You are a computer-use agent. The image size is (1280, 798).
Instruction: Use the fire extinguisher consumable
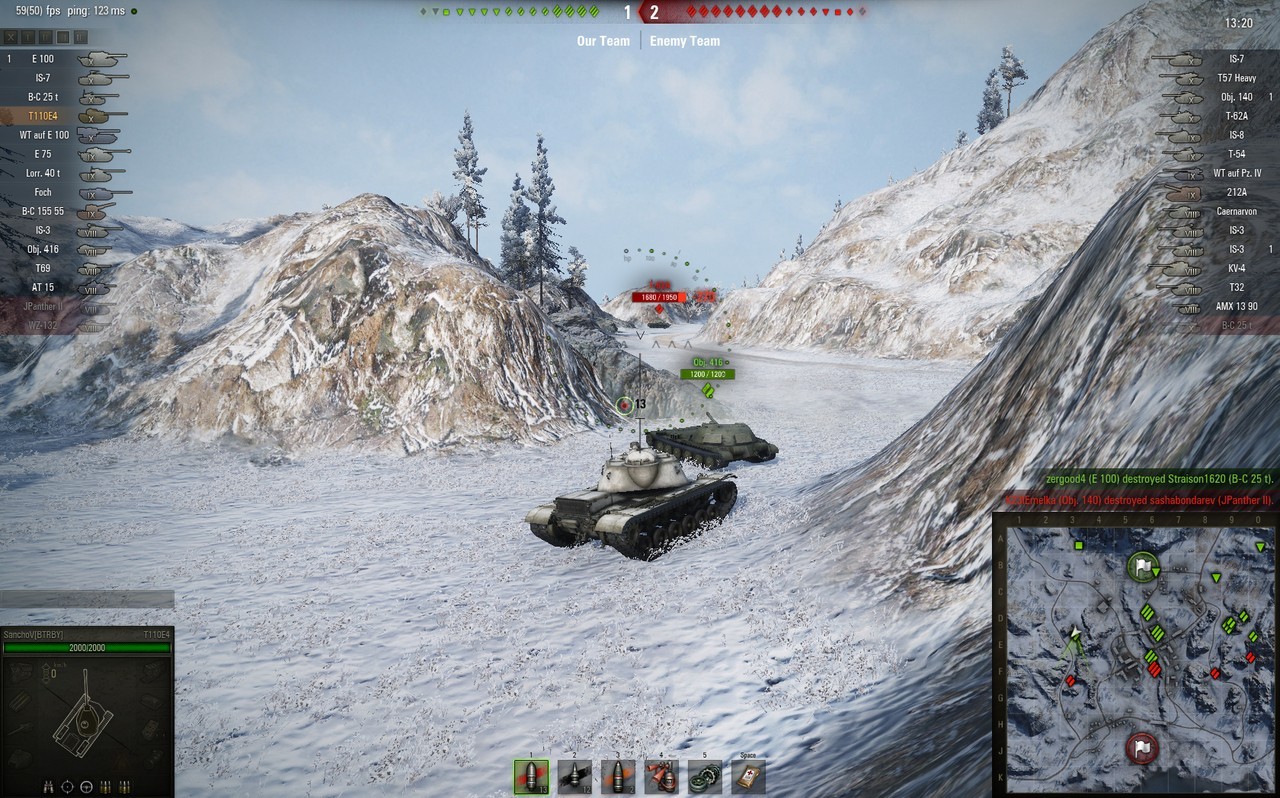point(661,777)
